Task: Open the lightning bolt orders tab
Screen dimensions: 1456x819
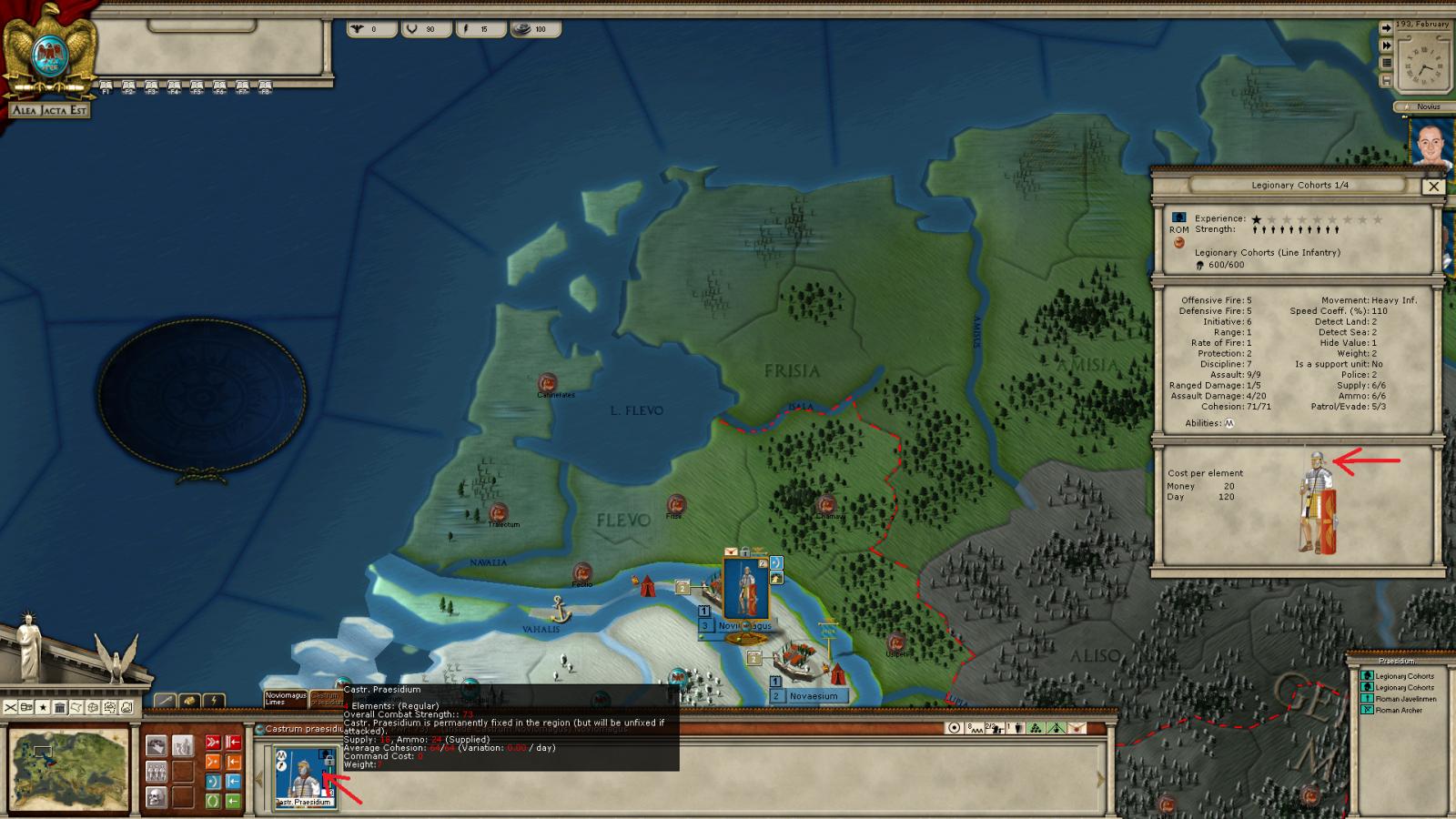Action: click(213, 701)
